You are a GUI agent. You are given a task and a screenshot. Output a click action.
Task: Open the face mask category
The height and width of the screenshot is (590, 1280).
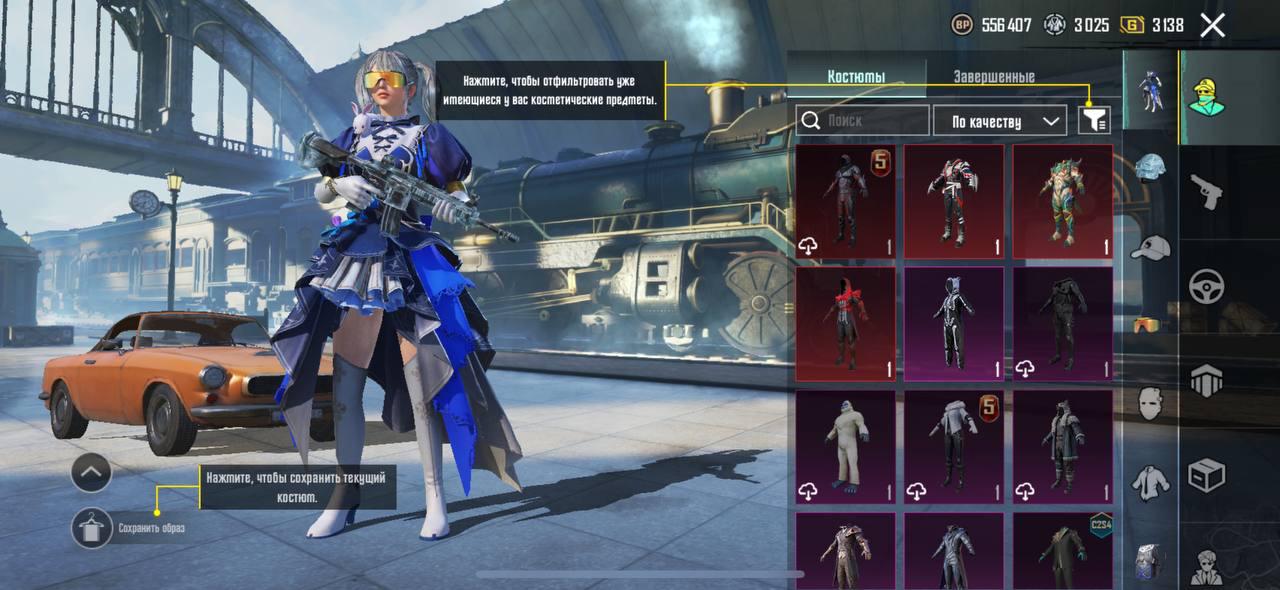pyautogui.click(x=1151, y=403)
